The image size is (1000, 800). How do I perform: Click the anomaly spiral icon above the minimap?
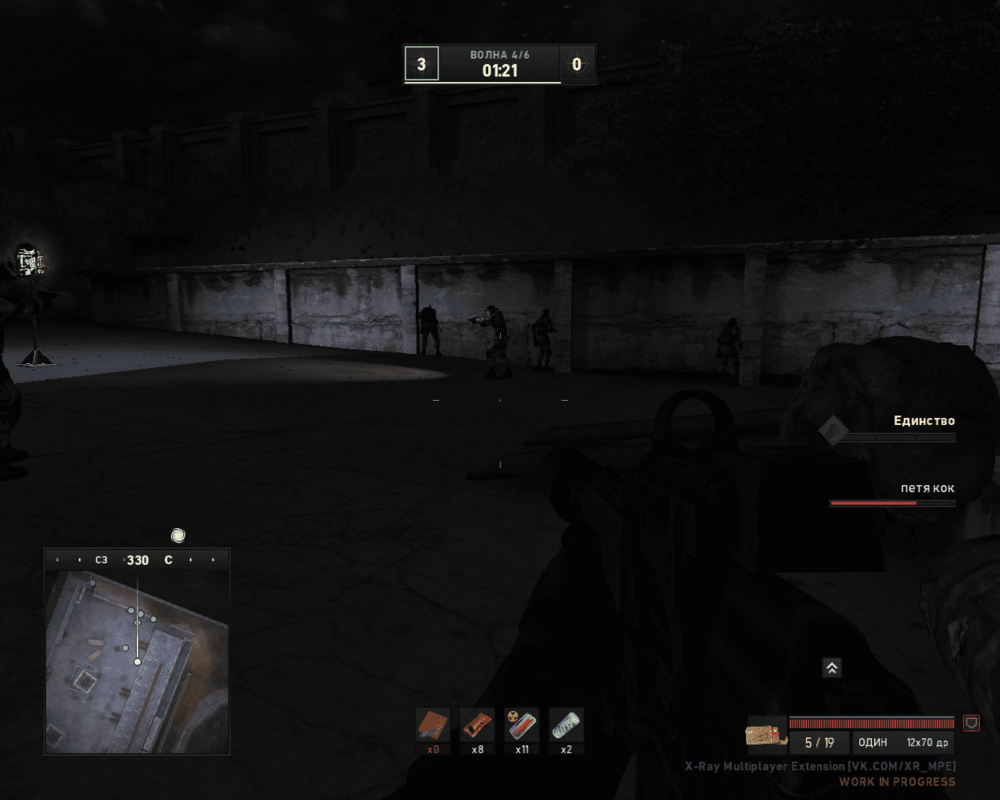point(178,535)
